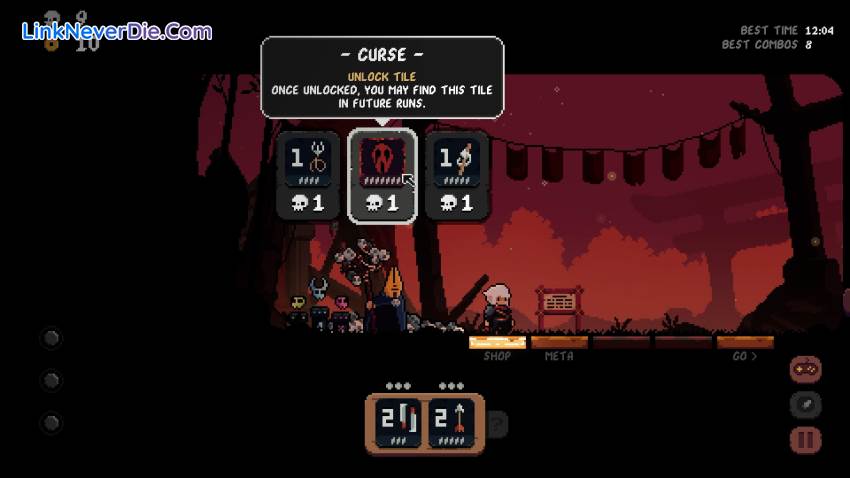This screenshot has width=850, height=478.
Task: Advance with the Go segment
Action: [x=745, y=343]
